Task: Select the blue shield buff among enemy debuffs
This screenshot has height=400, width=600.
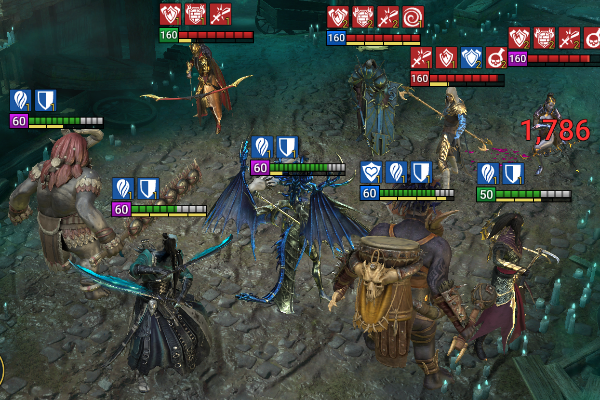Action: point(470,57)
